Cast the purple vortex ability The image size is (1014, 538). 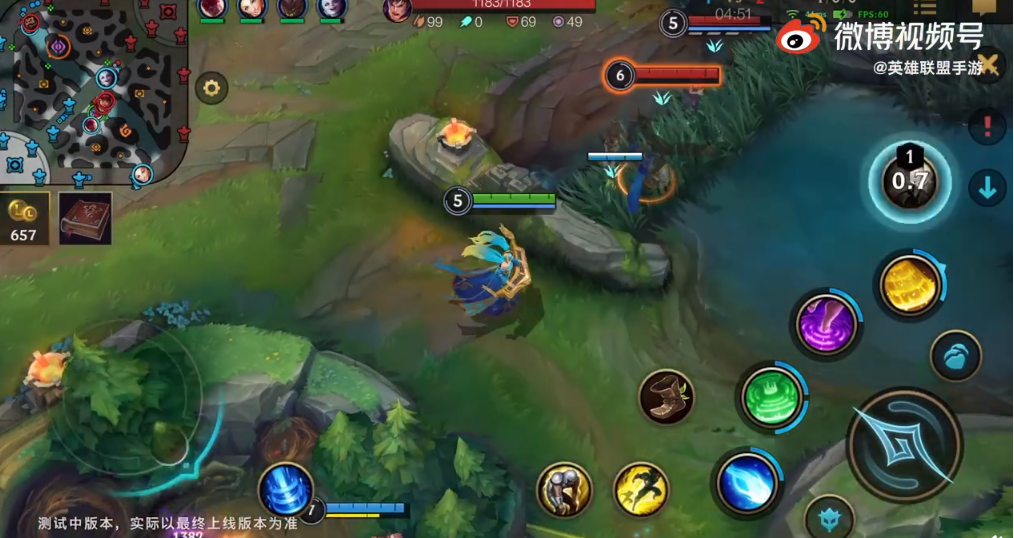coord(827,324)
